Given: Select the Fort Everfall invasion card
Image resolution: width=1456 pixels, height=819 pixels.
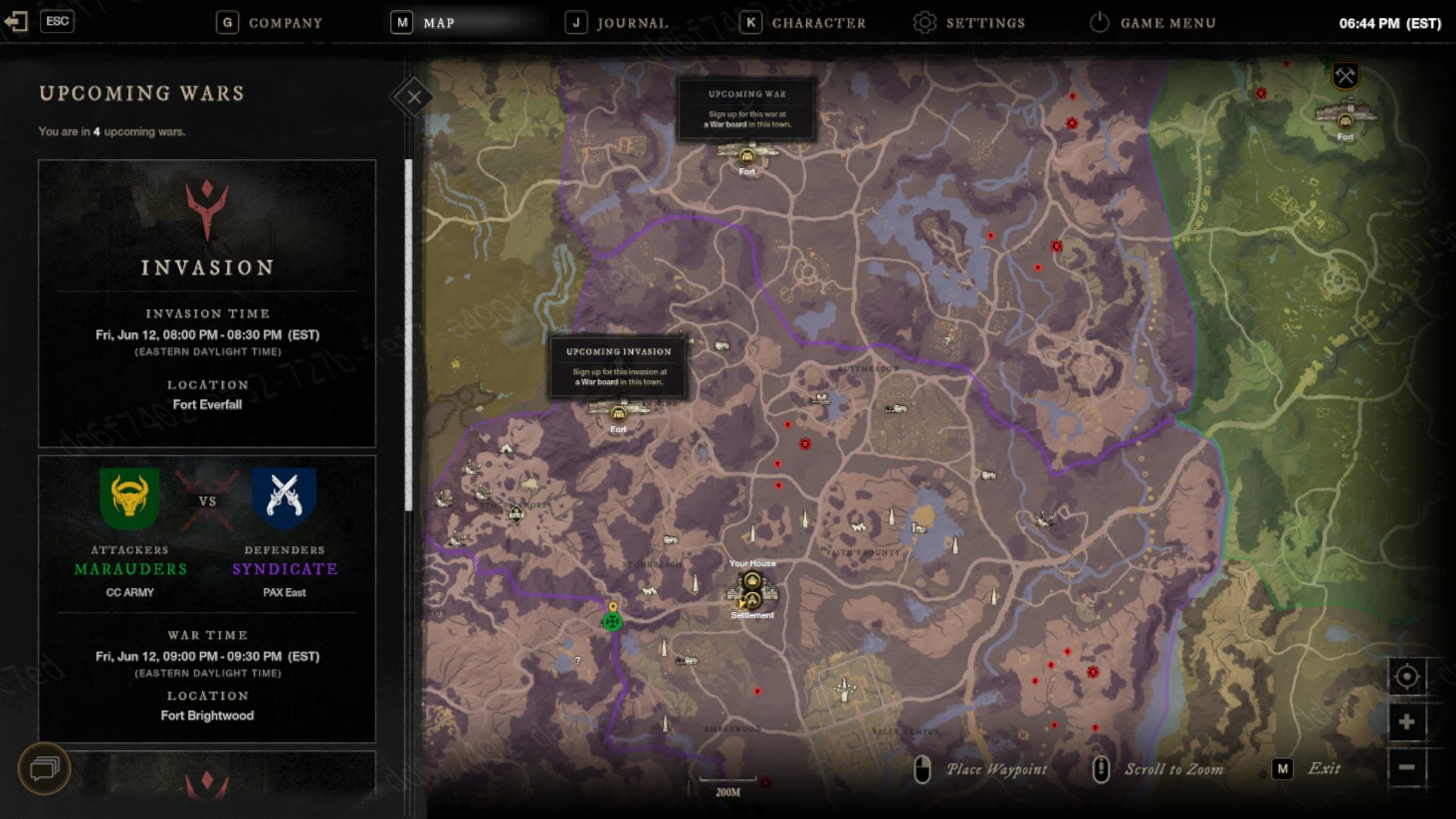Looking at the screenshot, I should (207, 303).
